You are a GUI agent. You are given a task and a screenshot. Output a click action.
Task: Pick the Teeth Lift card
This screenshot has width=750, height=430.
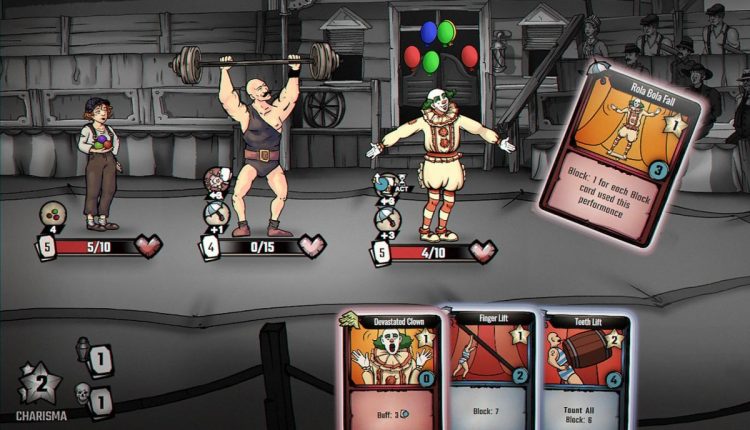(587, 372)
